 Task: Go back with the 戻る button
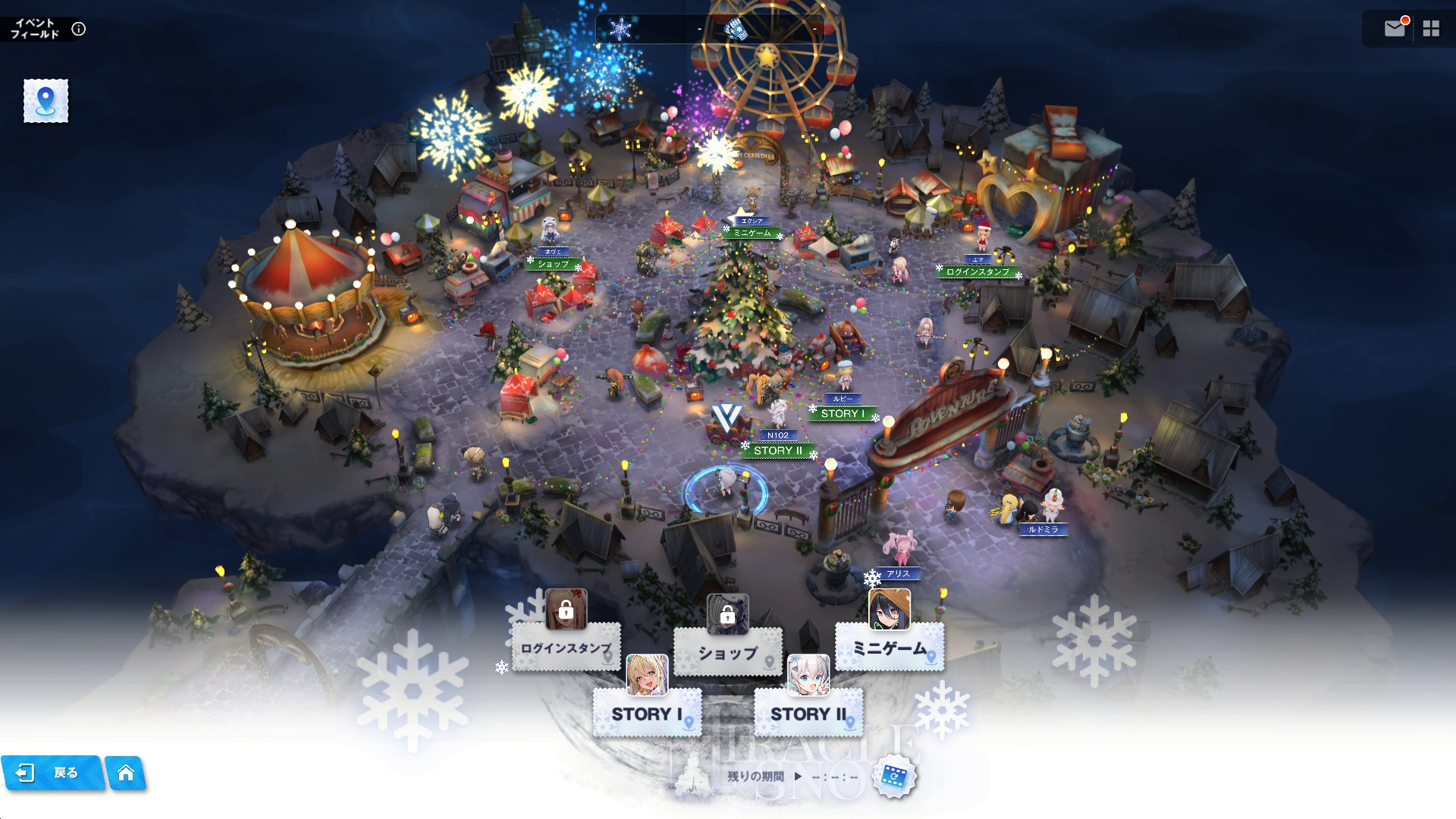[x=52, y=773]
